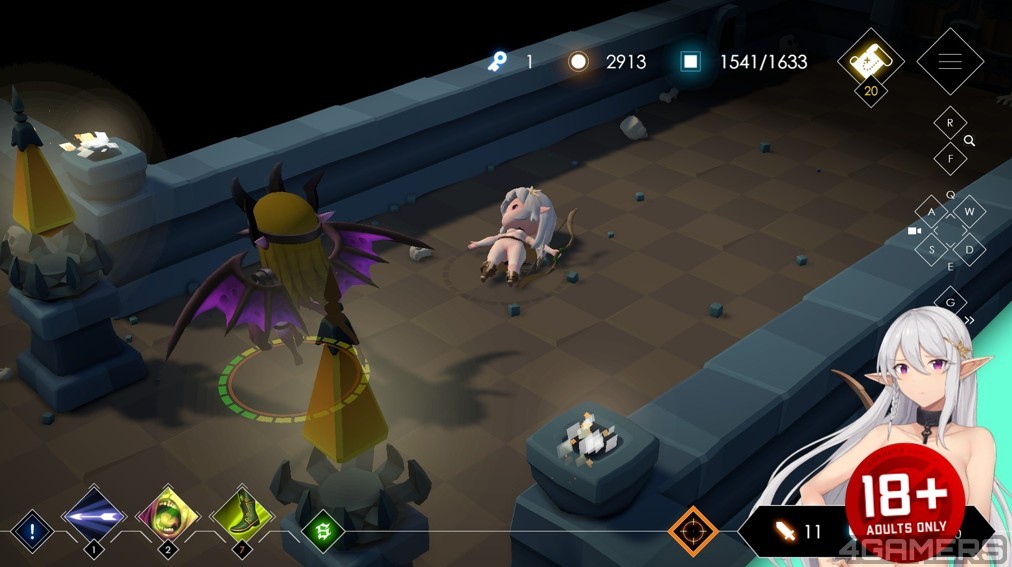Click the blue exclamation mark alert icon
The height and width of the screenshot is (567, 1012).
pyautogui.click(x=32, y=530)
